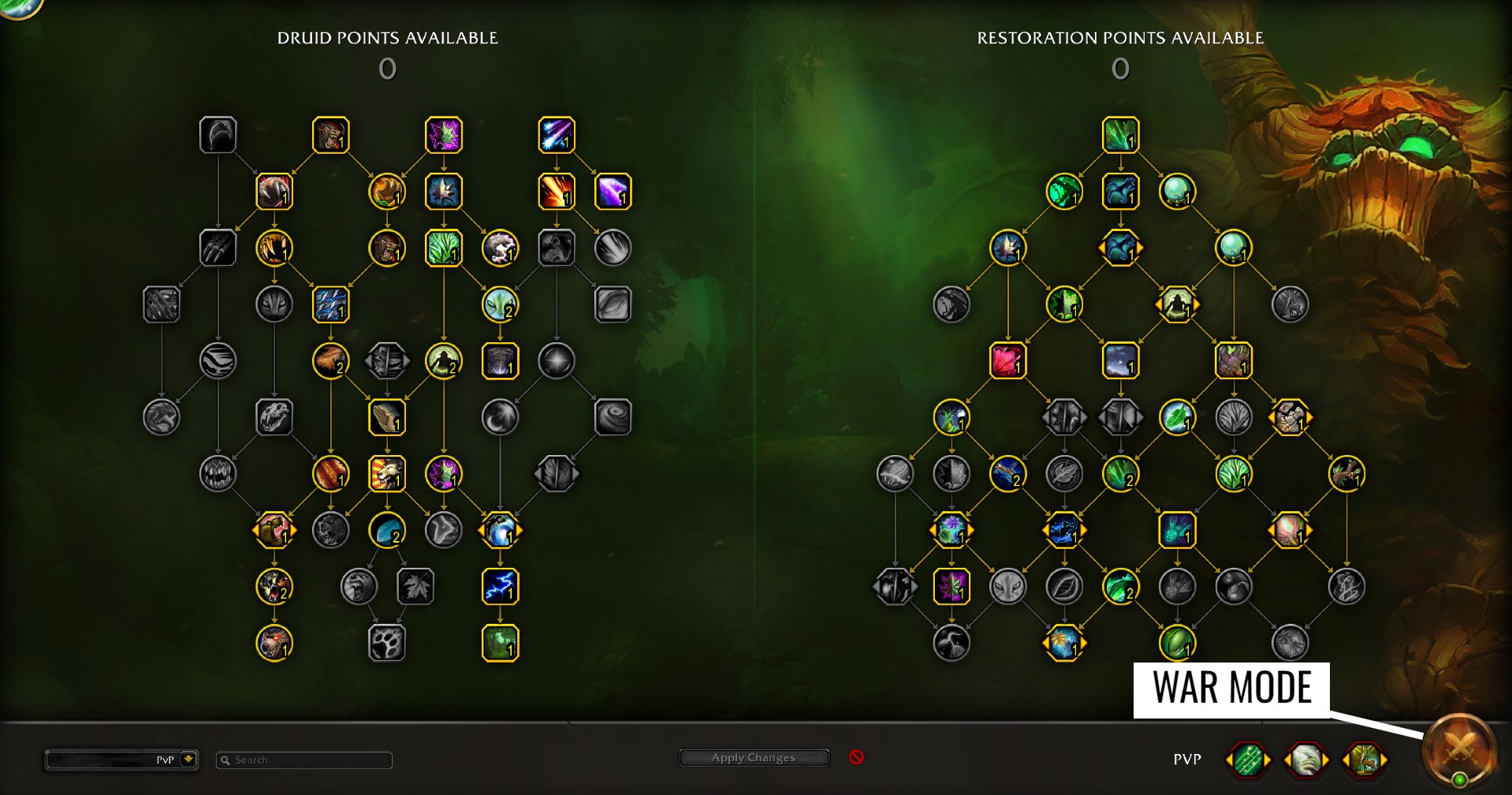Select the green striped PvP talent slot

click(1248, 760)
